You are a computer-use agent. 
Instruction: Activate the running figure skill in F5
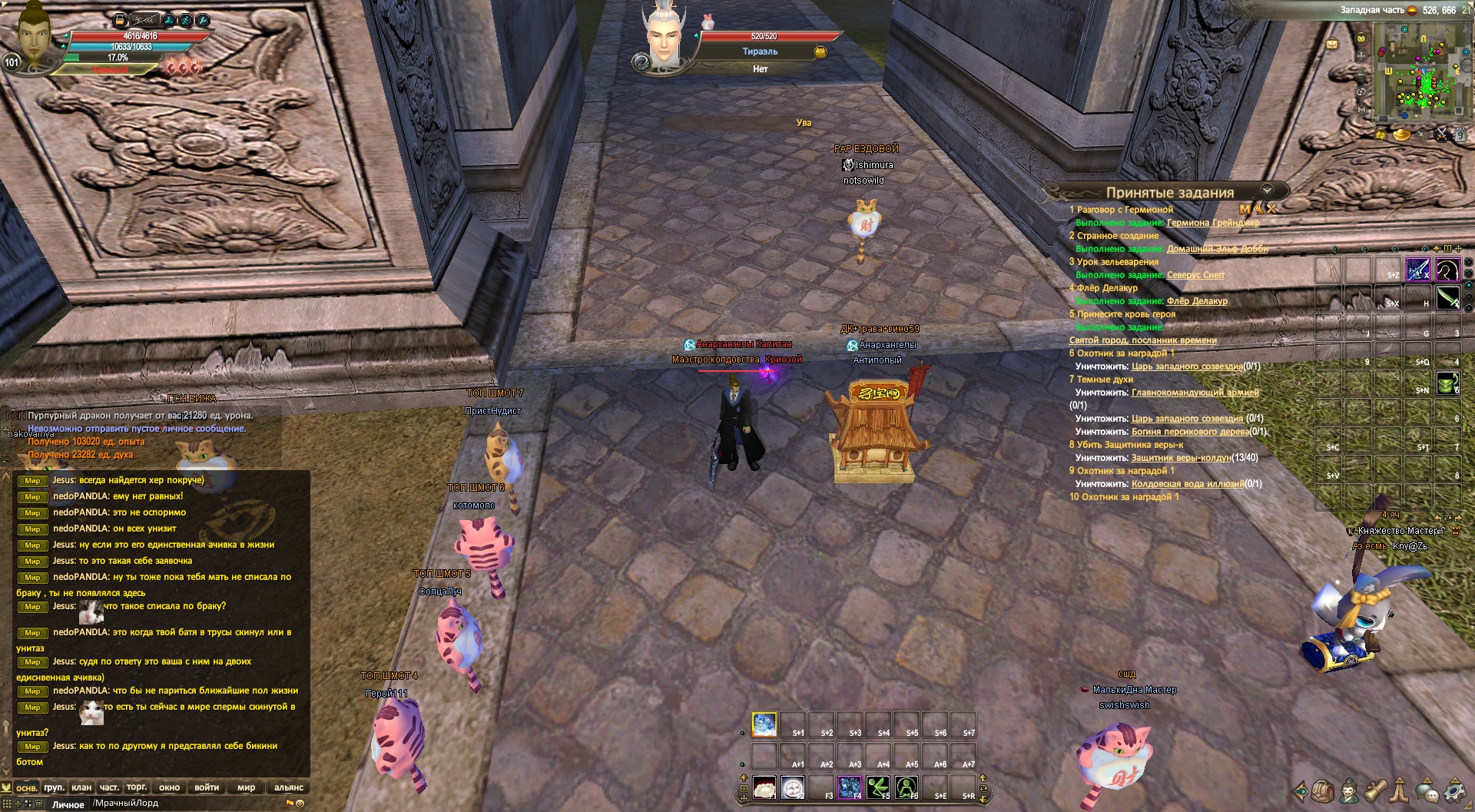click(878, 787)
